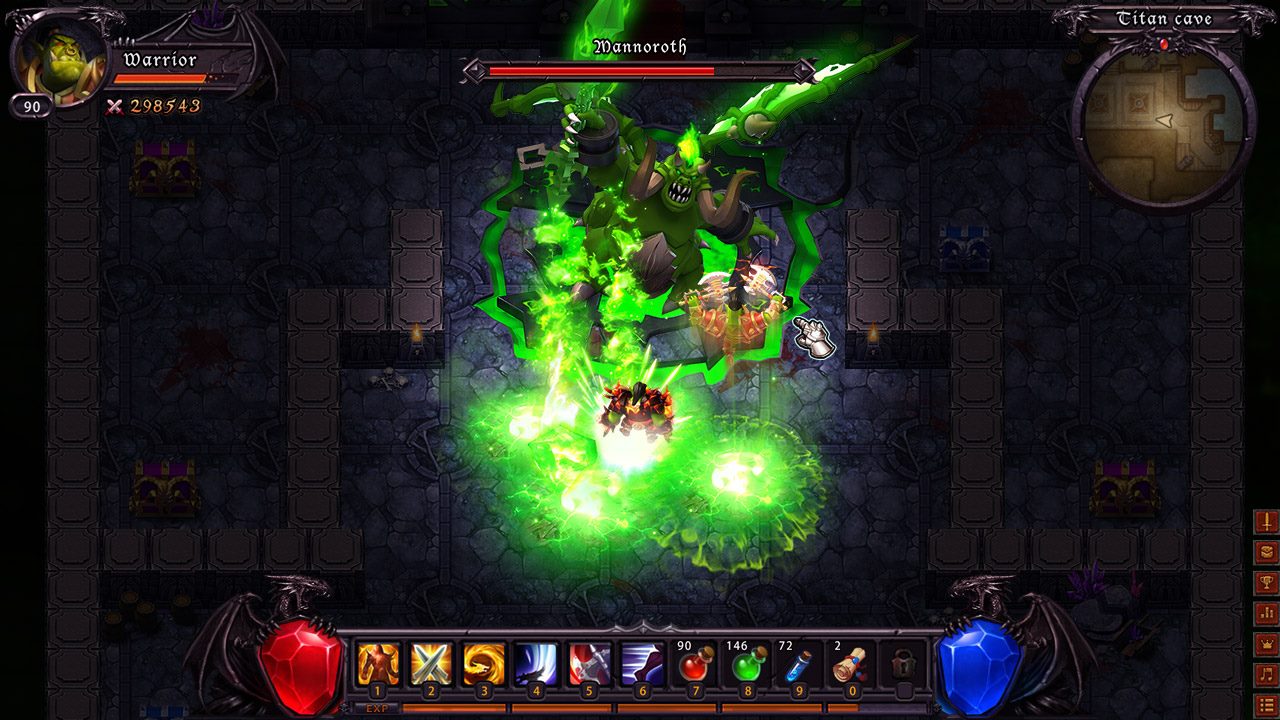The image size is (1280, 720).
Task: Open the bar chart statistics button
Action: 1266,613
